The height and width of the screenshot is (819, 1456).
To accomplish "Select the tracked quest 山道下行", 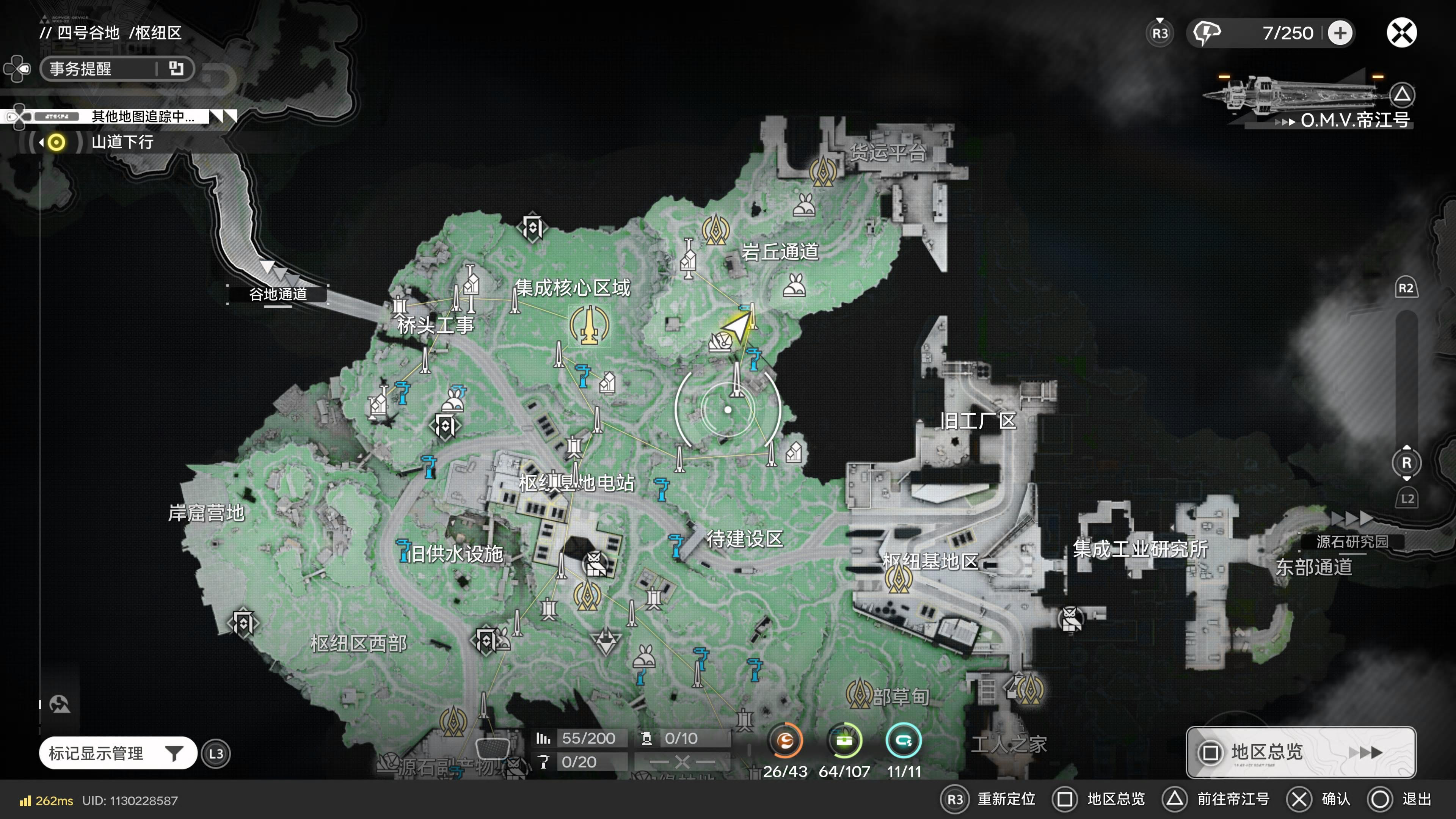I will pos(122,142).
